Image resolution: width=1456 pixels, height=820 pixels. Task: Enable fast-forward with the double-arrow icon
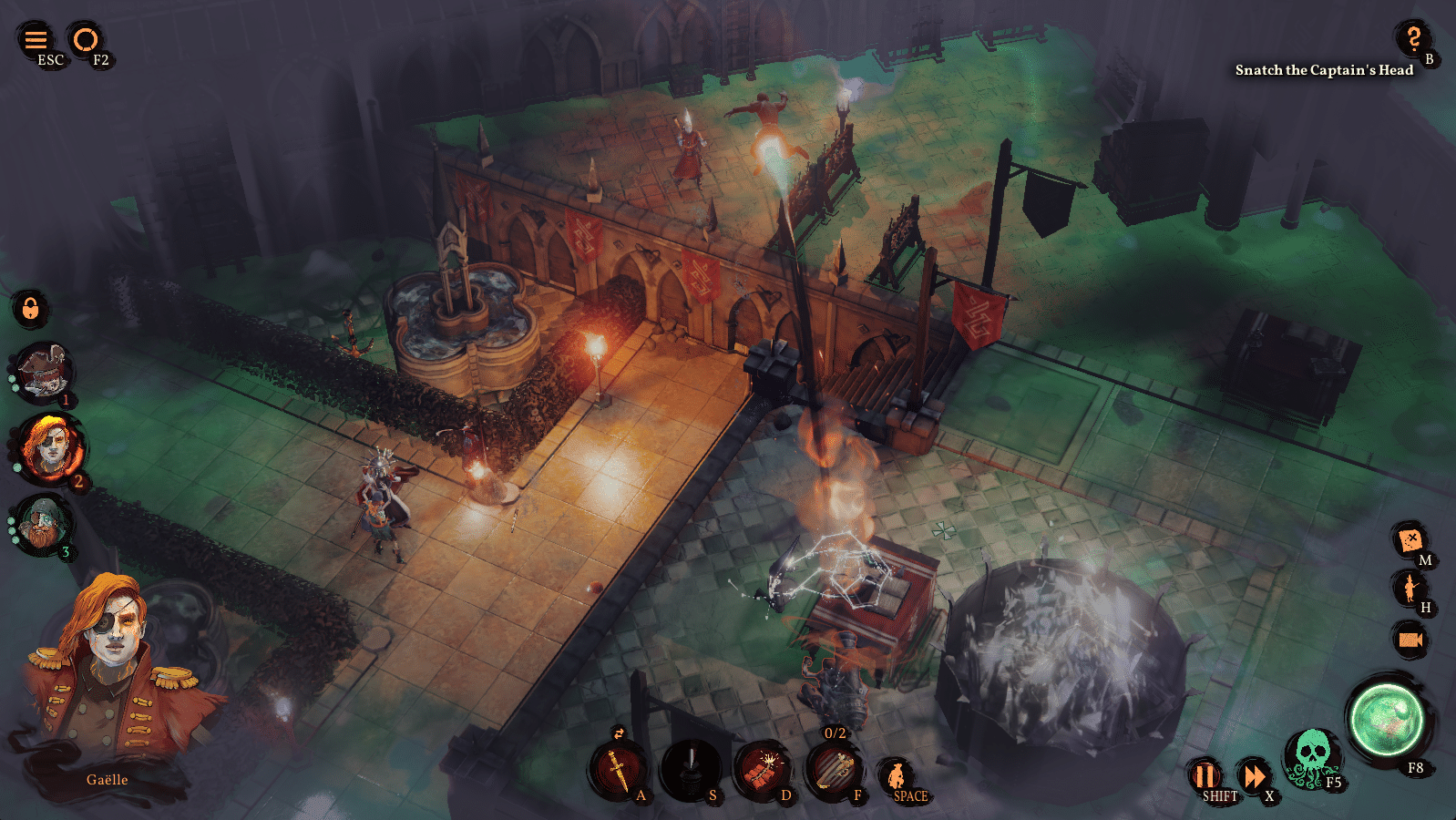(x=1255, y=777)
